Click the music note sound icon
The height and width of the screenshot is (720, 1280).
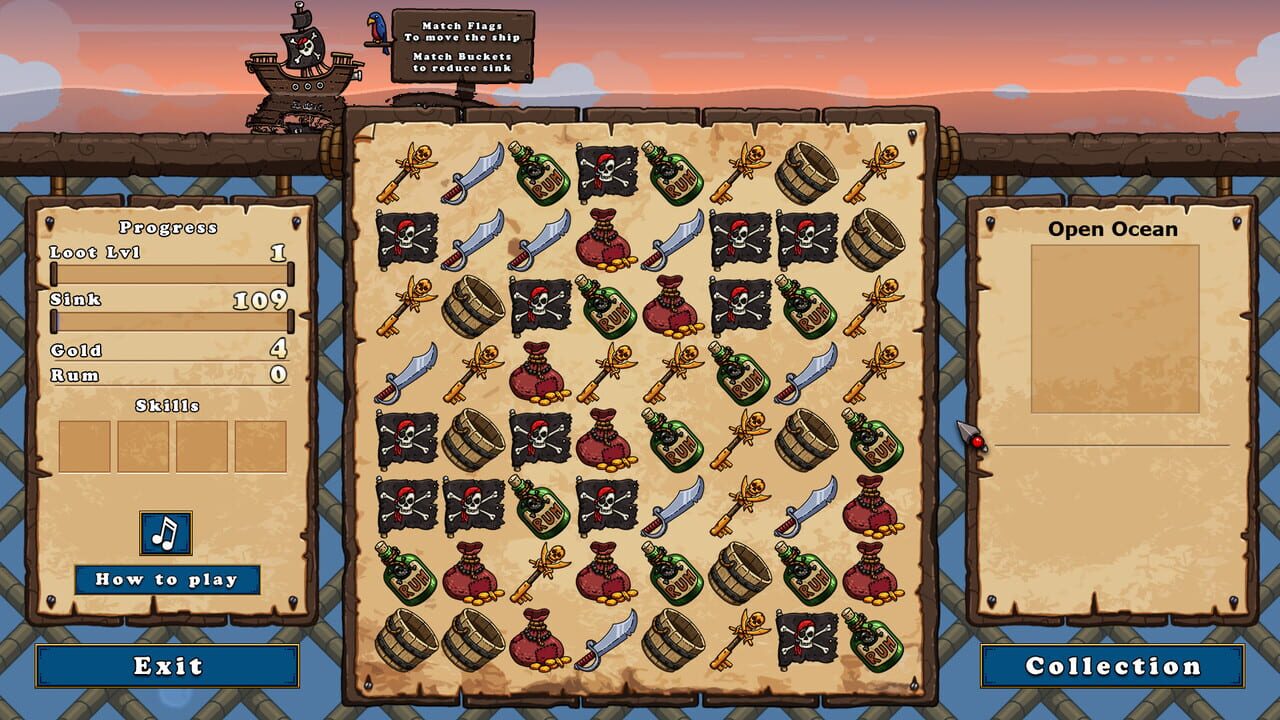coord(167,534)
